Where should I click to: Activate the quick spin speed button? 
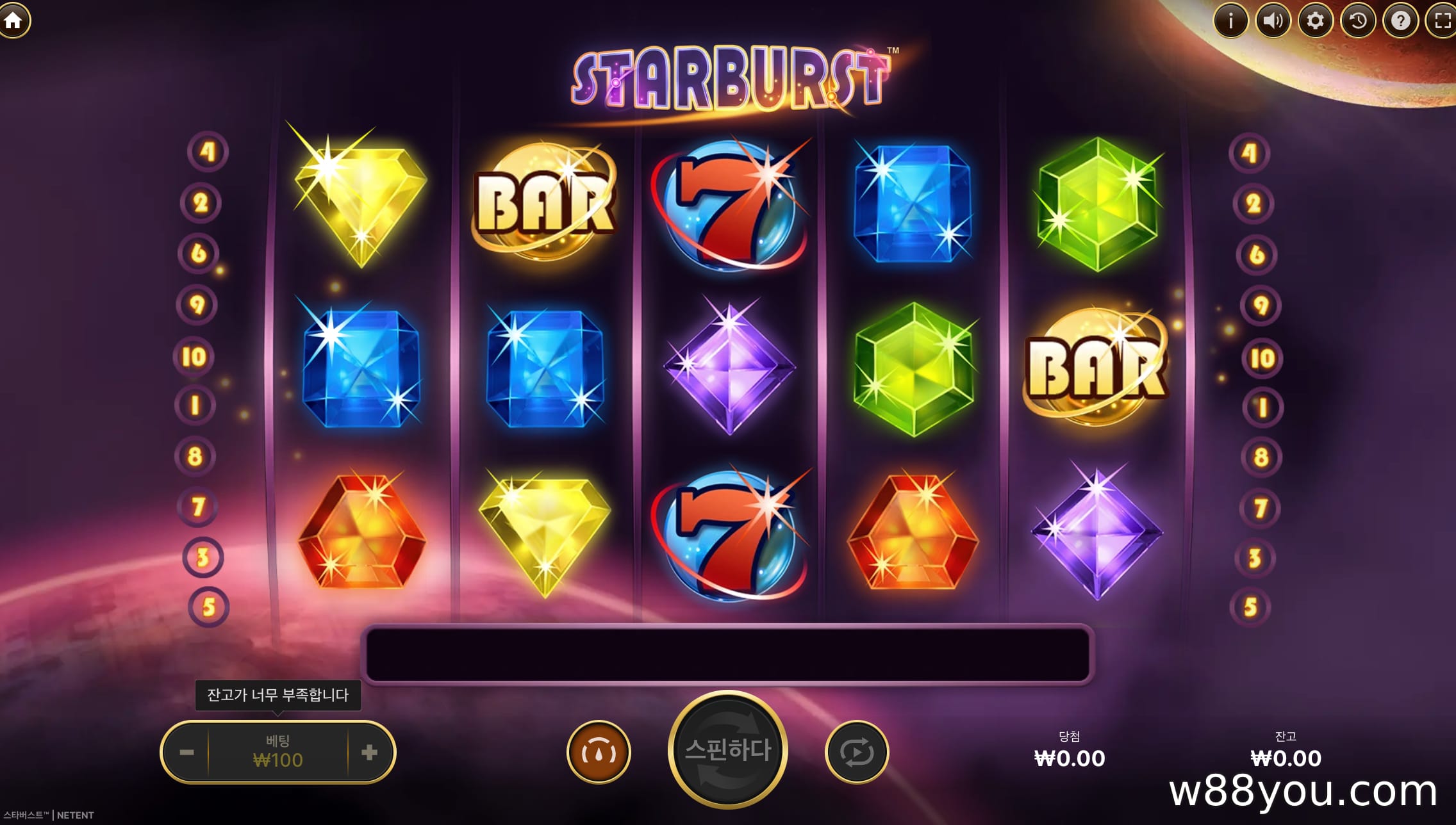pyautogui.click(x=599, y=752)
